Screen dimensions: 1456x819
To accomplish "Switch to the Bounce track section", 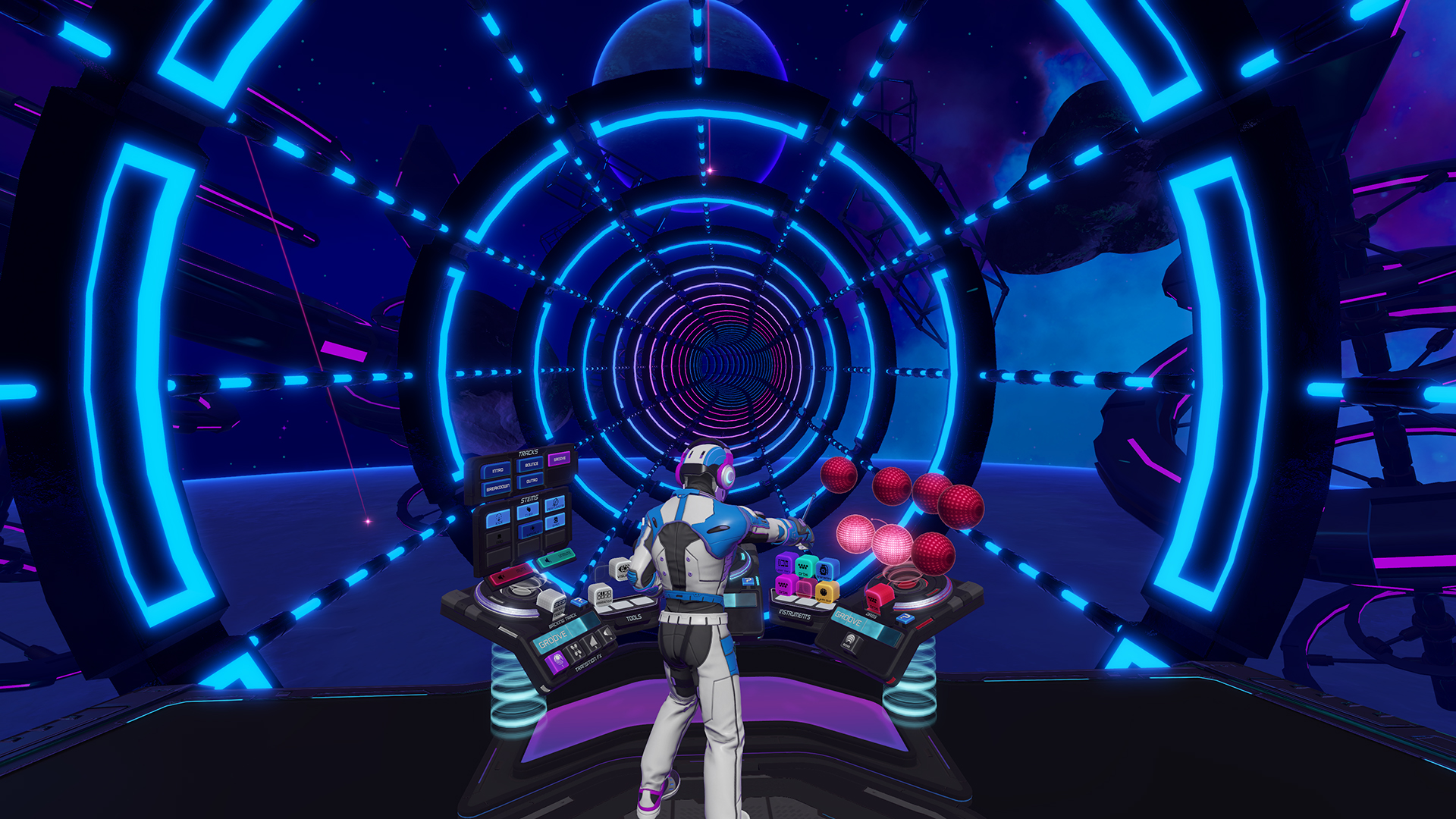I will [x=532, y=465].
